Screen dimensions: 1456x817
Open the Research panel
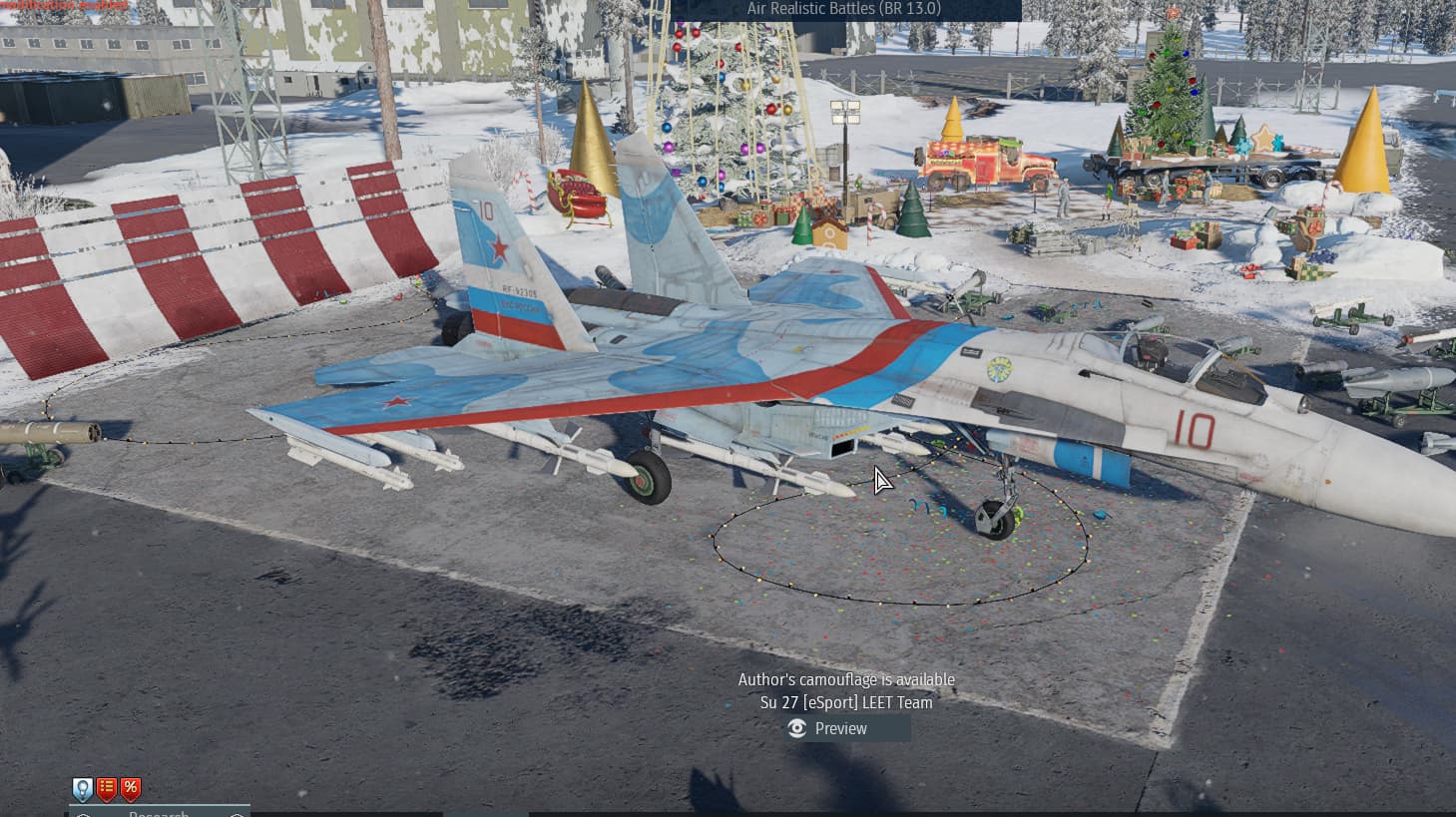160,812
